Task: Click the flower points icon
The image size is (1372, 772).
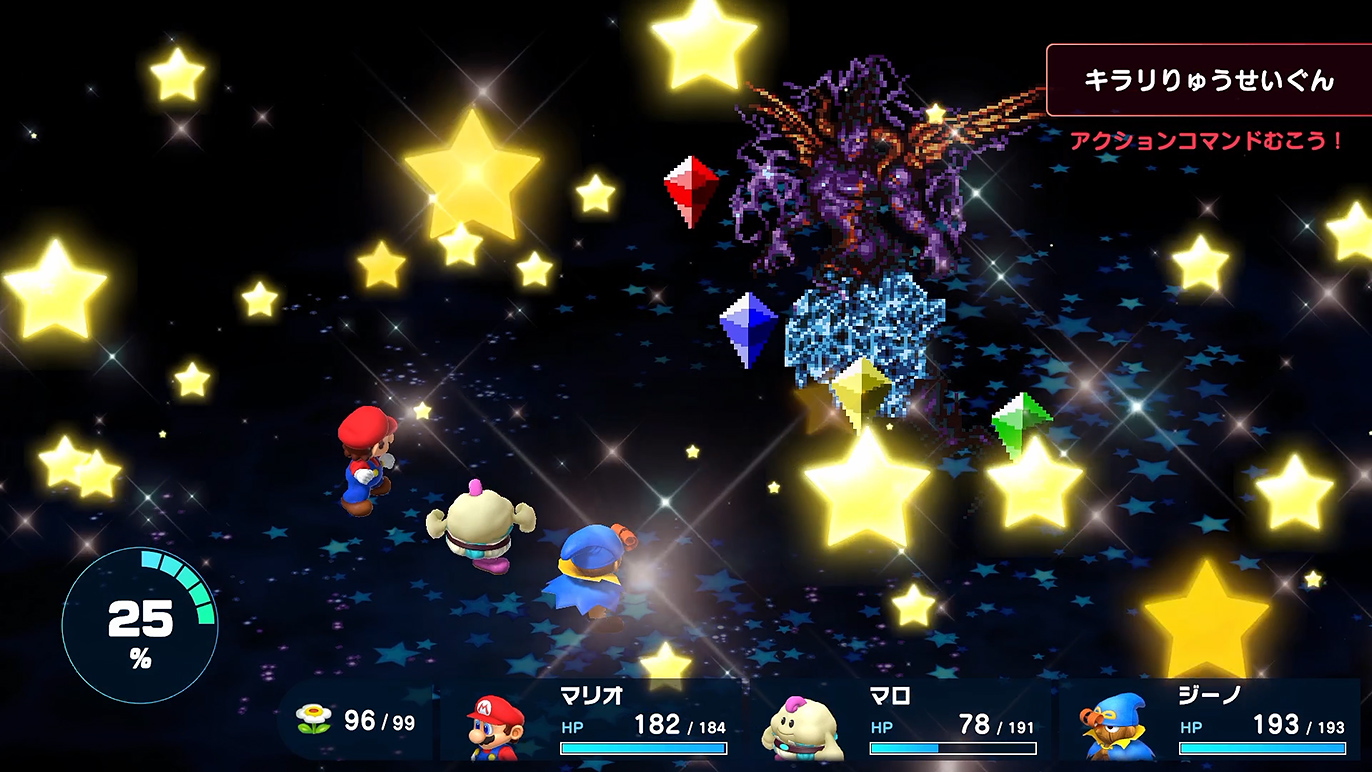Action: pyautogui.click(x=314, y=719)
